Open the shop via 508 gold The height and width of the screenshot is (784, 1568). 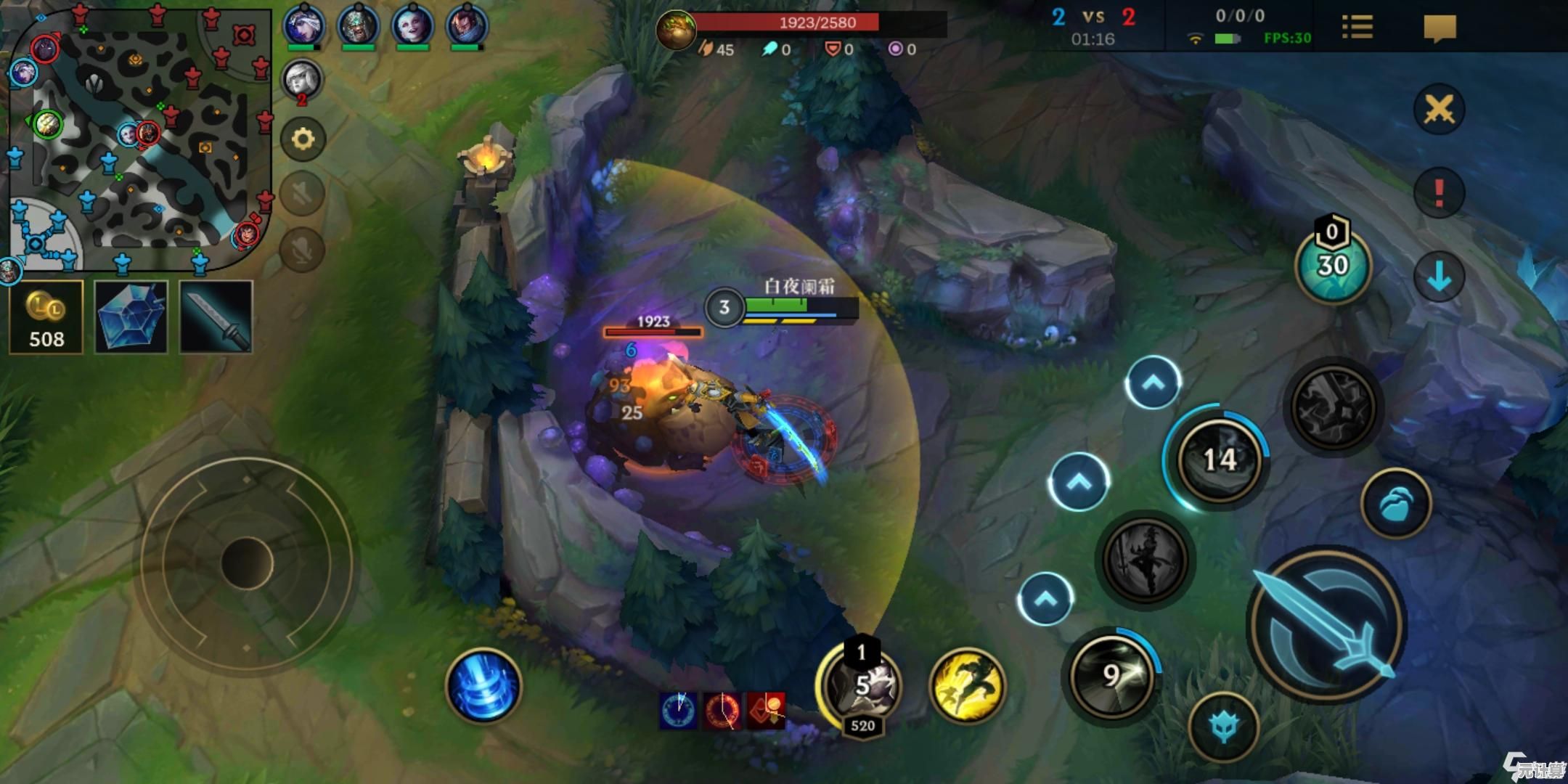coord(46,318)
